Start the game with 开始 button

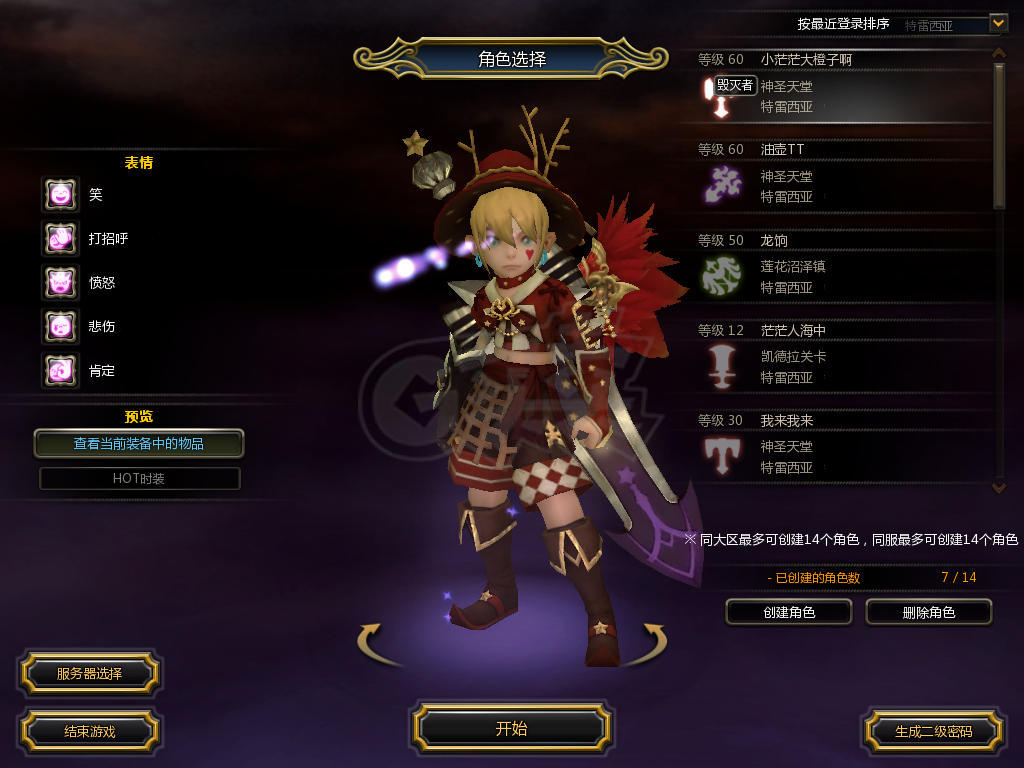pyautogui.click(x=511, y=728)
